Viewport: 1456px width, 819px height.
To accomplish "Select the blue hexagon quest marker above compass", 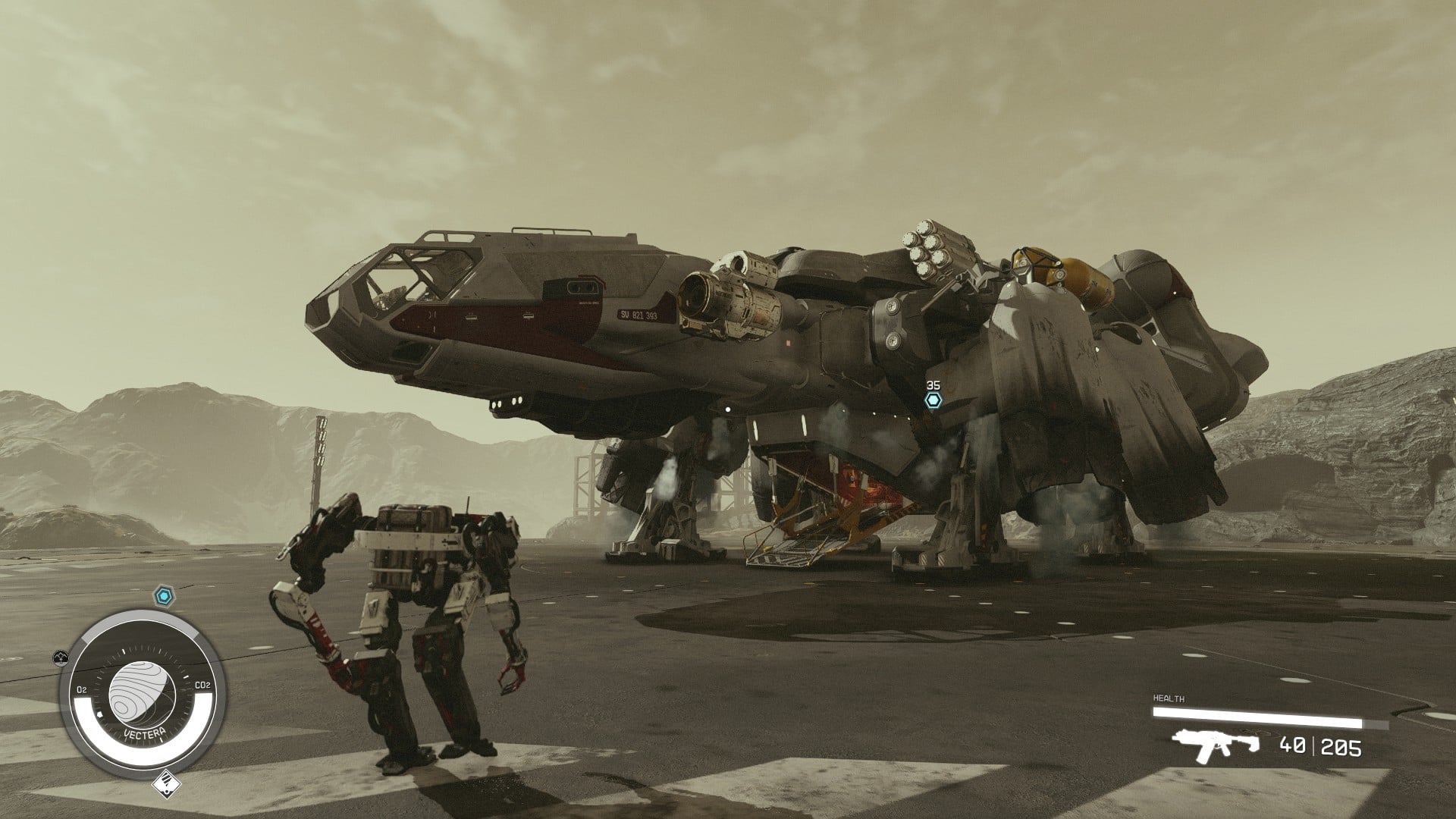I will (163, 596).
